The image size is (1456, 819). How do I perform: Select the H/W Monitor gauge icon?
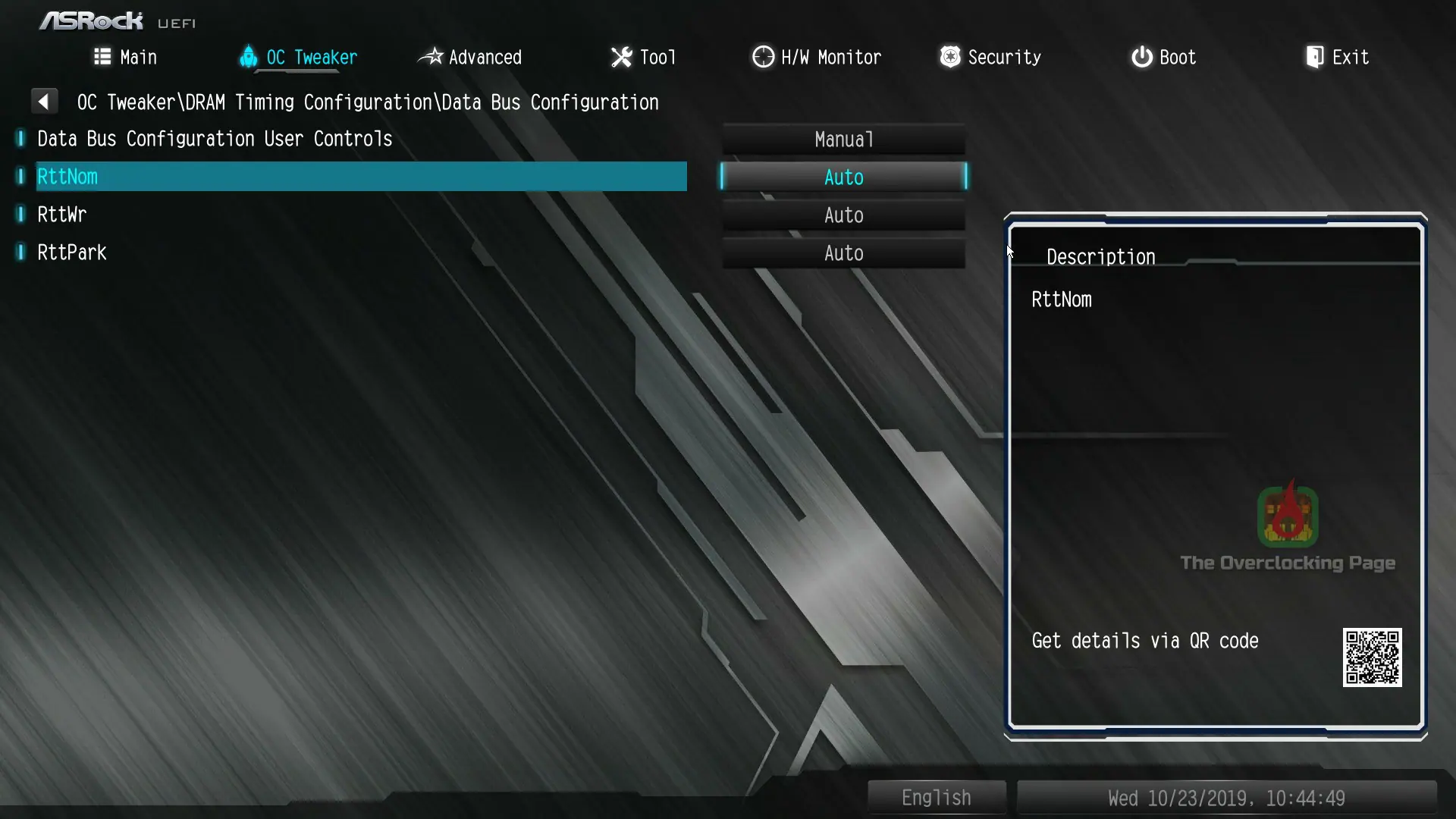[x=763, y=57]
